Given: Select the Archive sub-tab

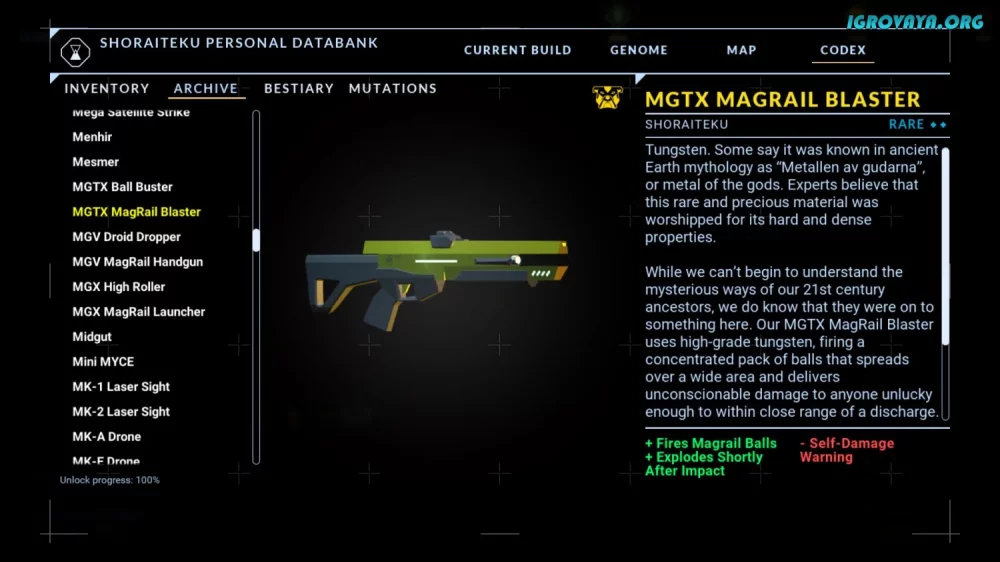Looking at the screenshot, I should click(x=206, y=89).
